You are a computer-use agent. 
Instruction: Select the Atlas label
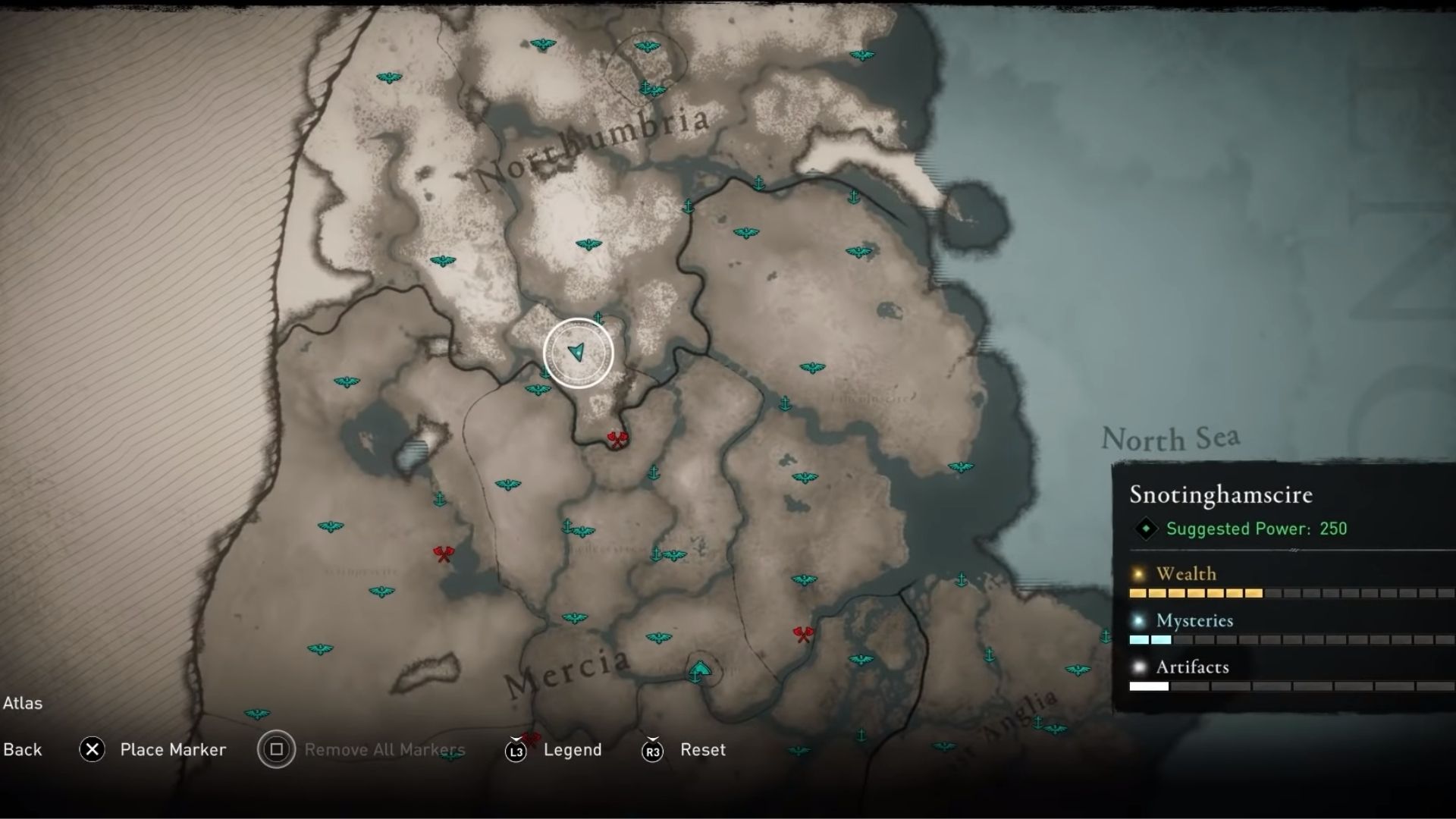point(24,703)
